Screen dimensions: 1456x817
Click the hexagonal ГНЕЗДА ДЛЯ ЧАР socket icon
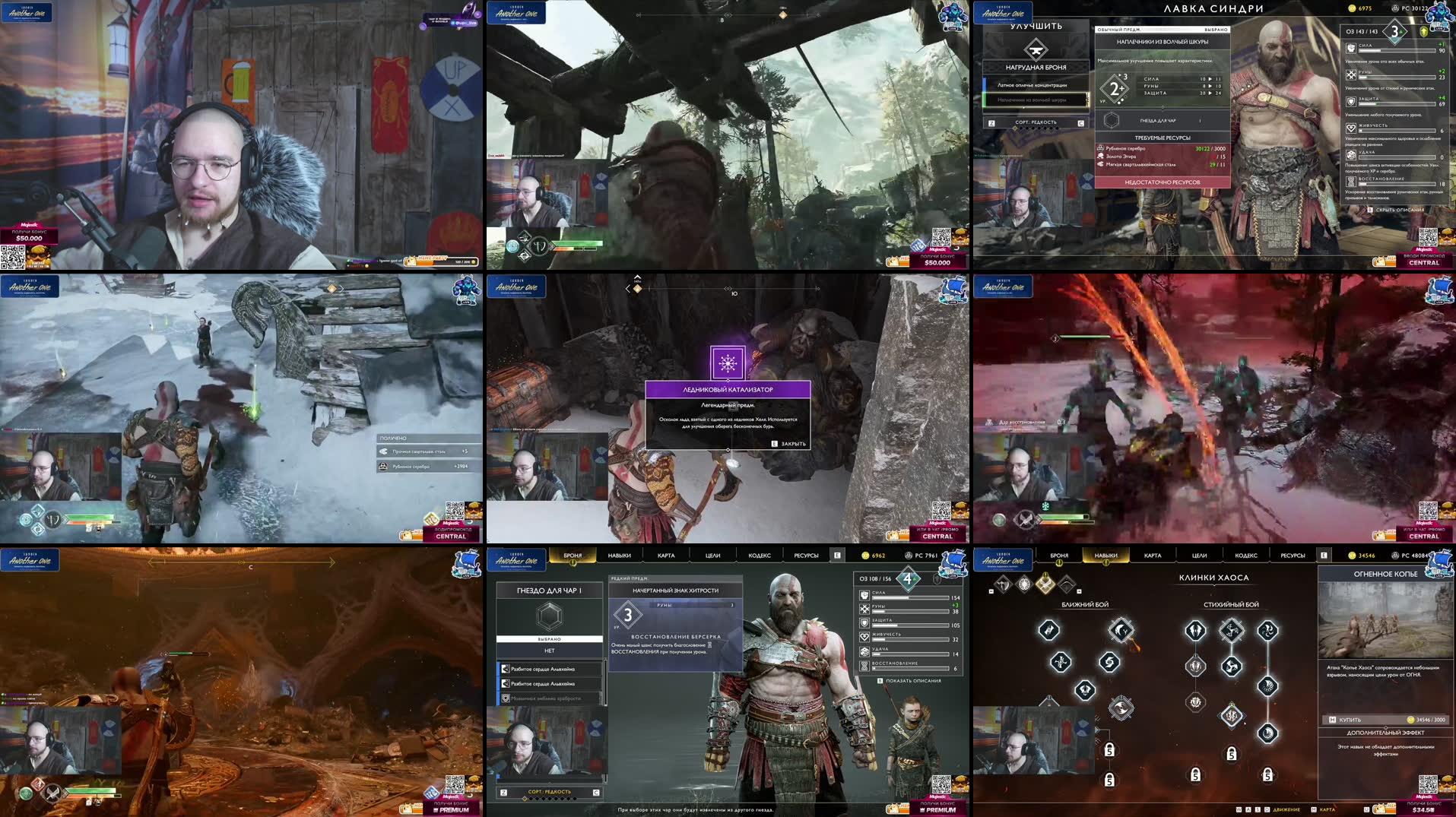point(1112,122)
